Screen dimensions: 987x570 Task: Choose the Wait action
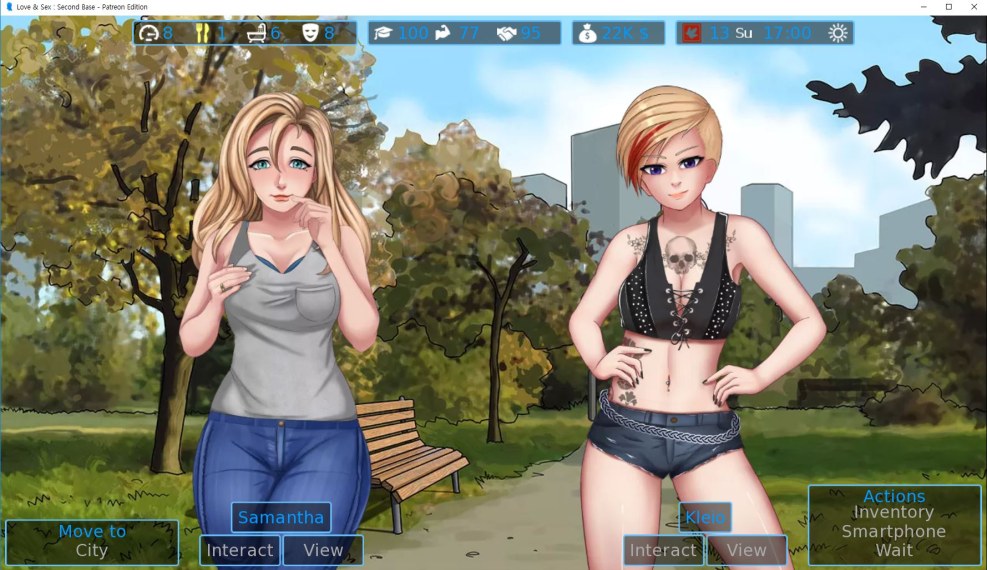(893, 549)
